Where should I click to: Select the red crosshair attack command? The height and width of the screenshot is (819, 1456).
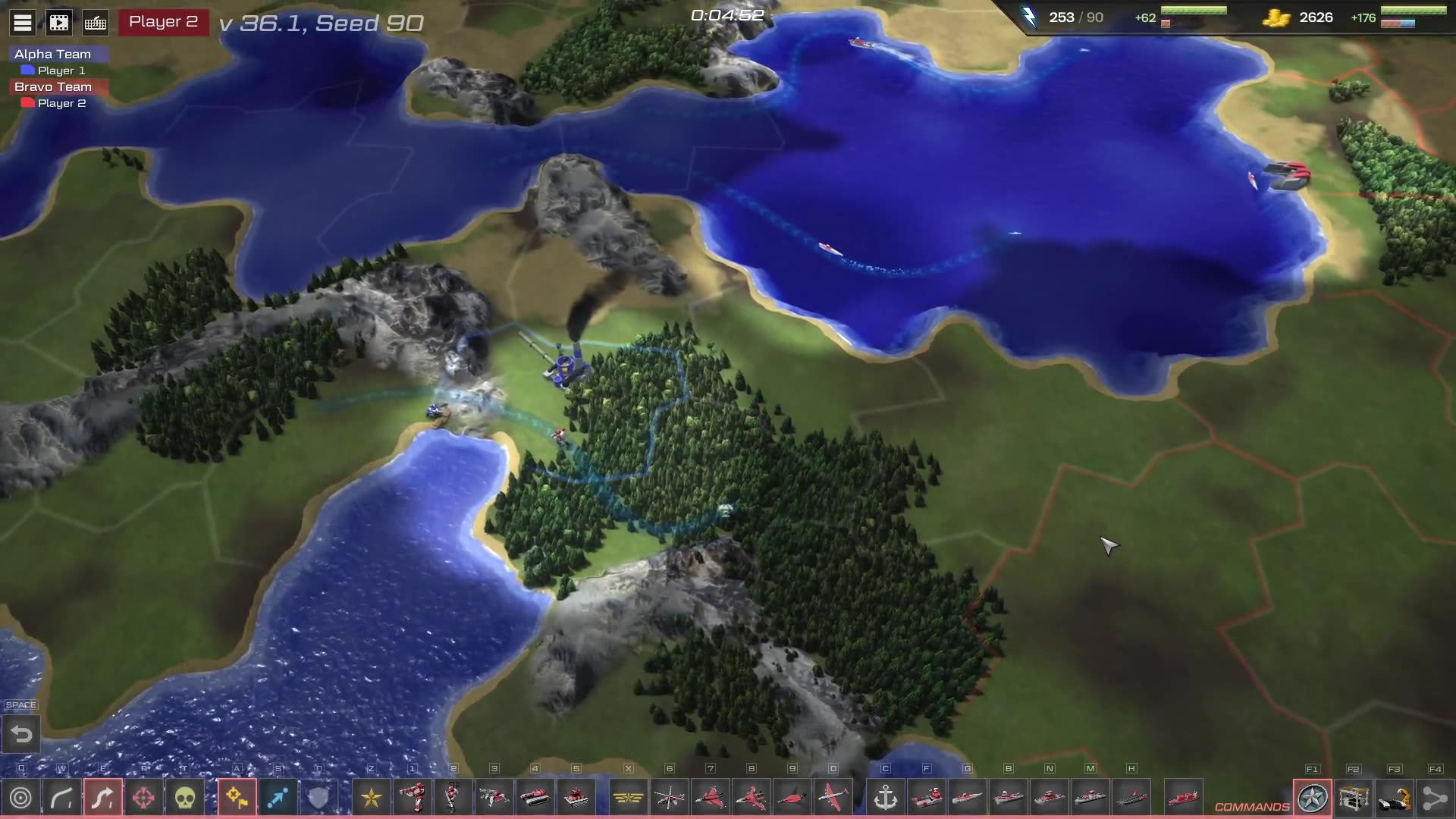coord(144,798)
